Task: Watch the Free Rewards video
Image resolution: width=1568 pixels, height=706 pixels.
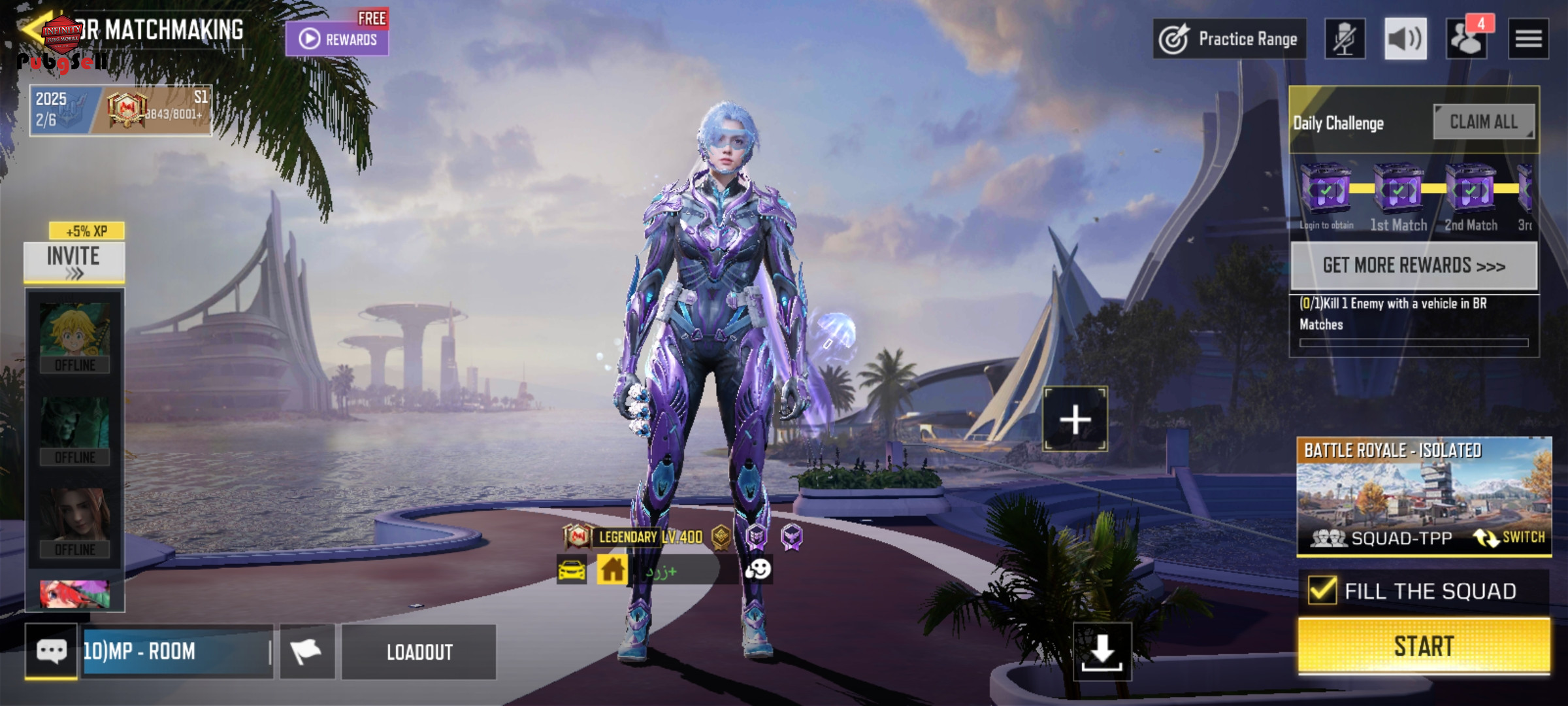Action: click(337, 39)
